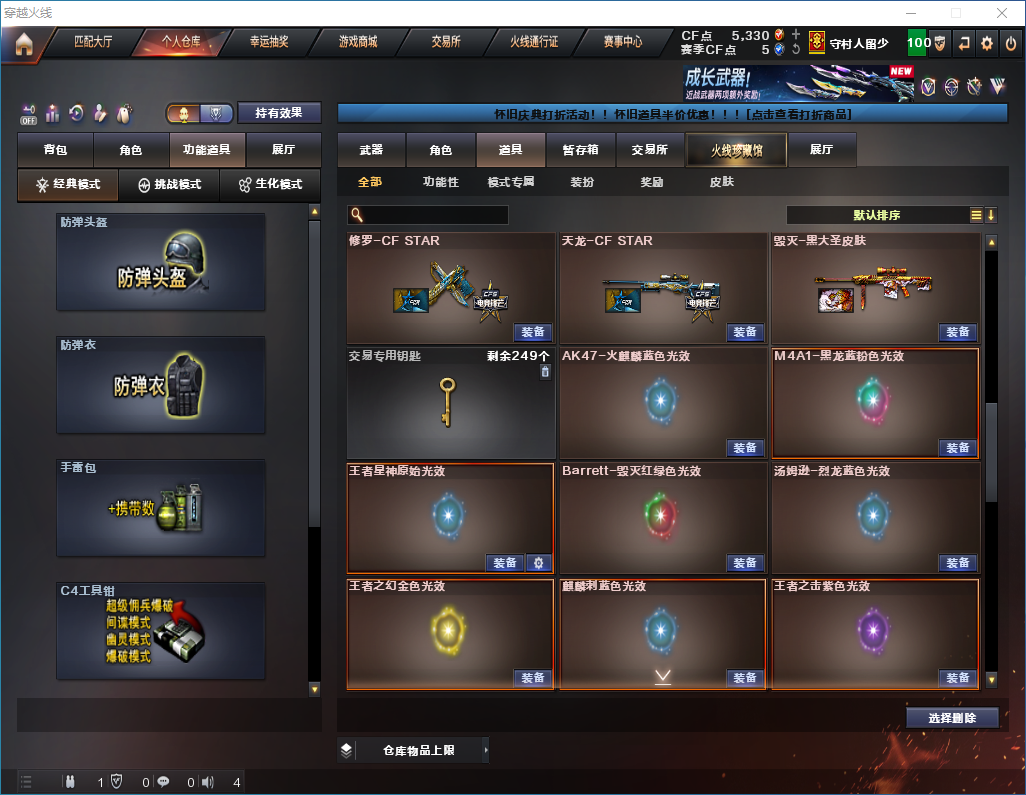Click the home icon button
This screenshot has width=1026, height=795.
point(24,44)
